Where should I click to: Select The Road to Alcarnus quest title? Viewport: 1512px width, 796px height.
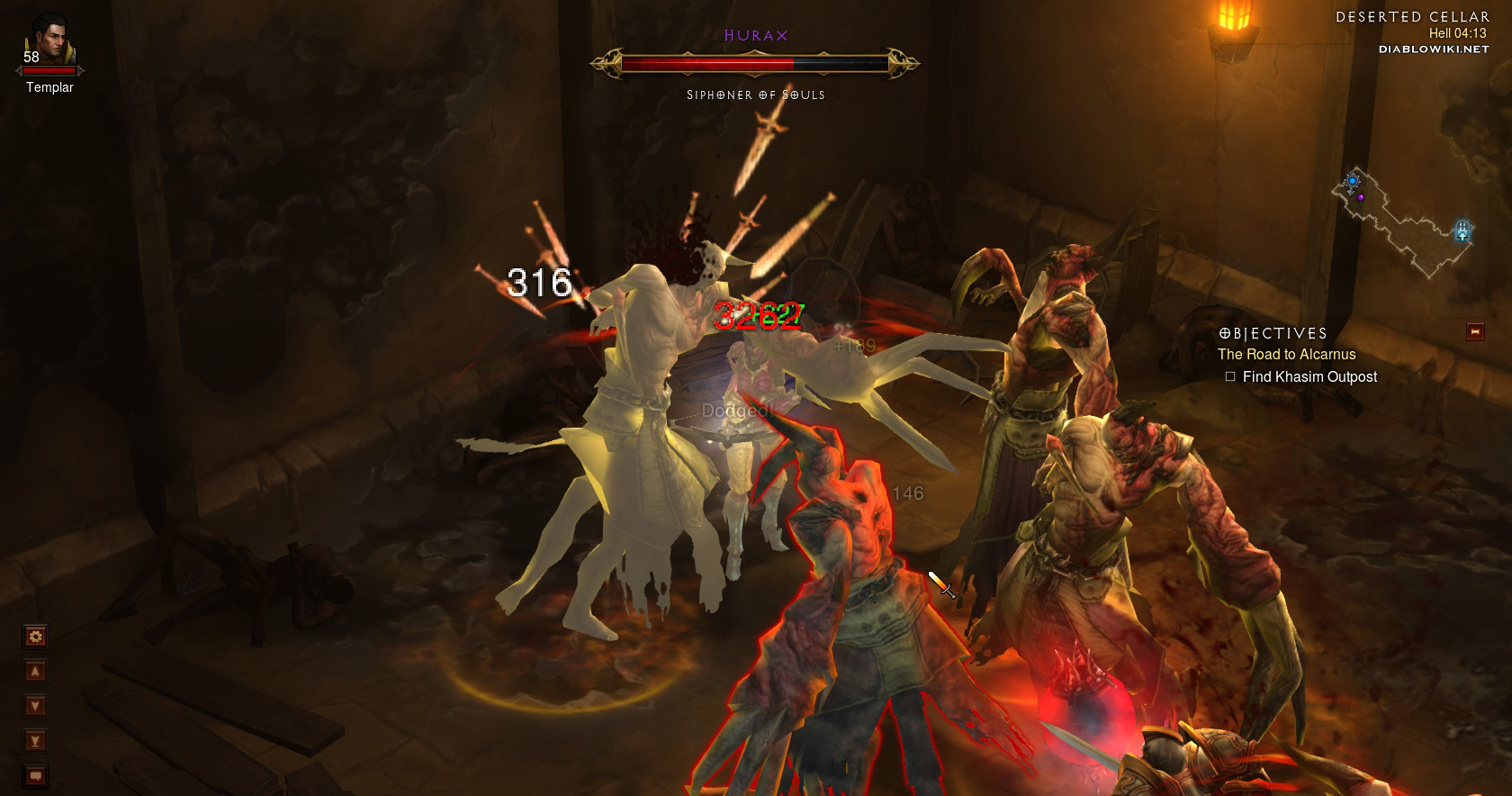[x=1286, y=355]
